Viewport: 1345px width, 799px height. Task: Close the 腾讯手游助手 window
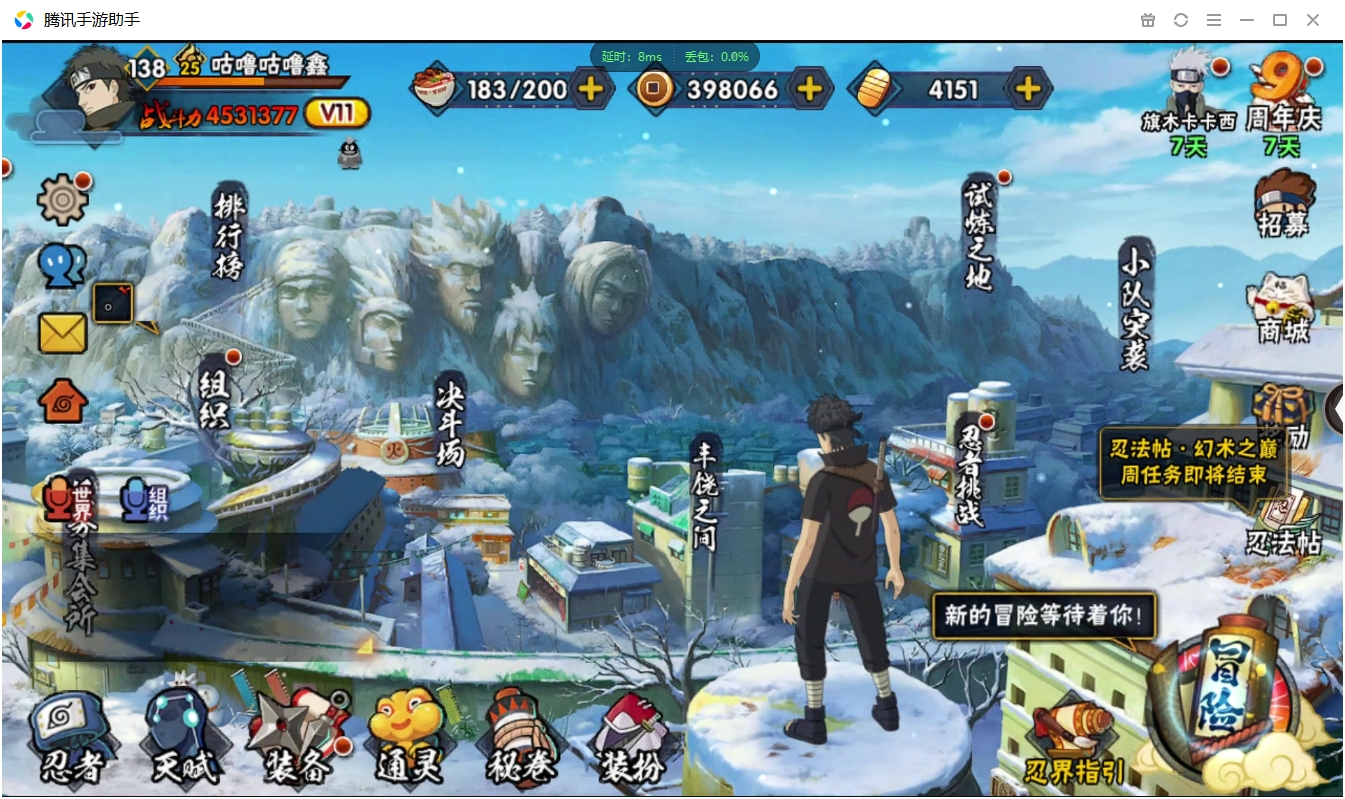pos(1313,20)
